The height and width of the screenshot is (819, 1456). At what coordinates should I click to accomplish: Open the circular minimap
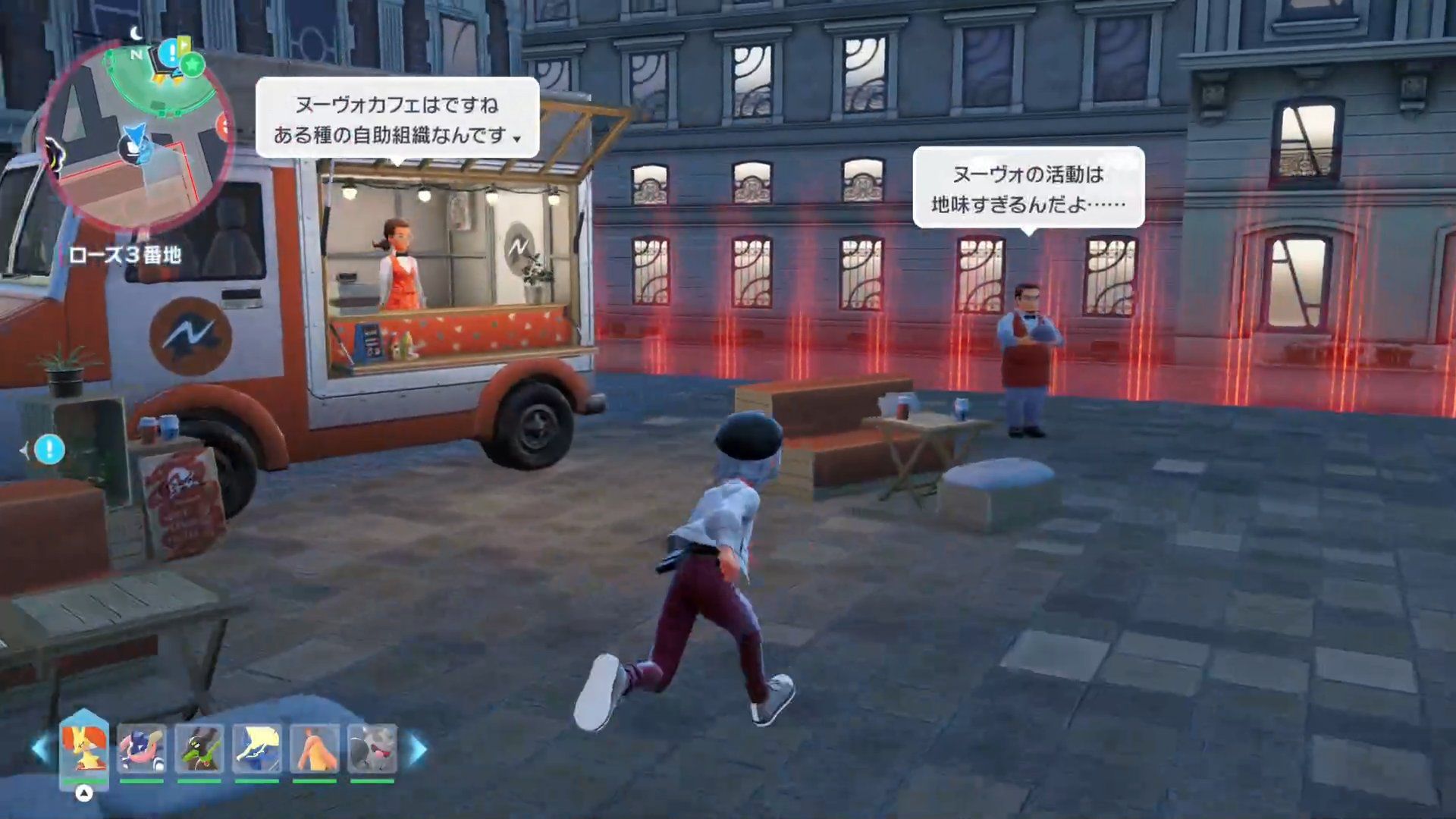pos(136,136)
